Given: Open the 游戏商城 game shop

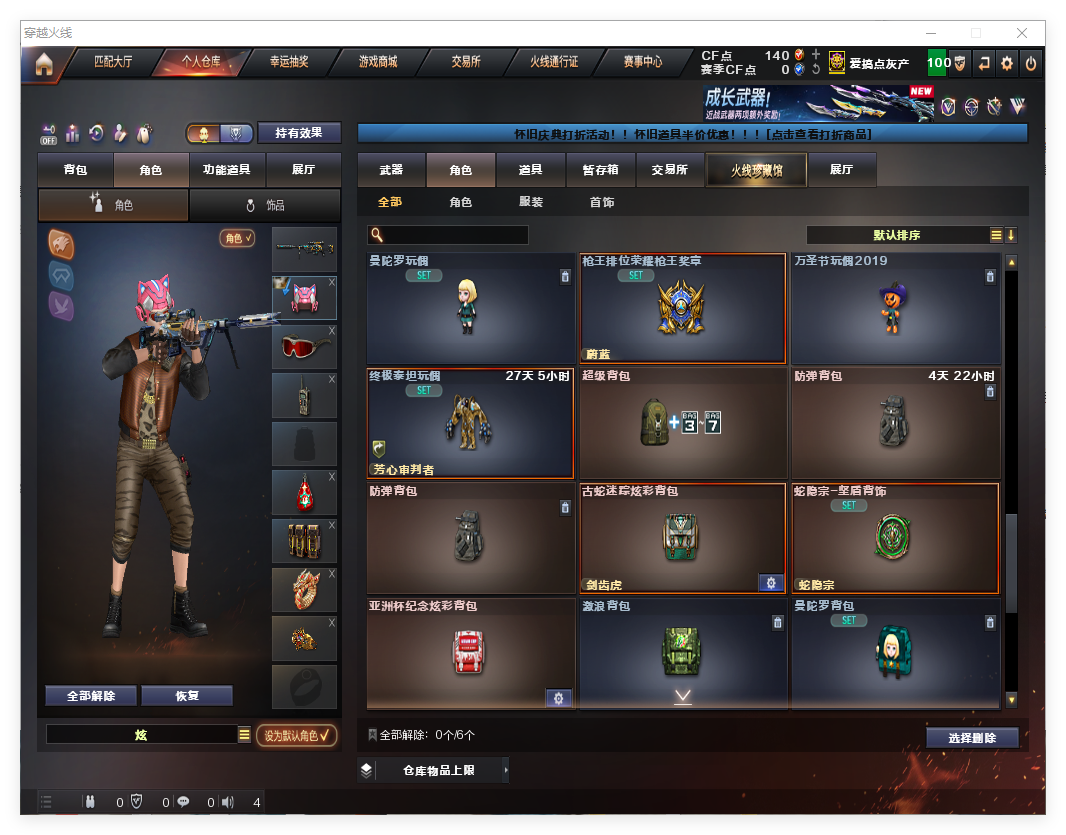Looking at the screenshot, I should click(x=378, y=62).
